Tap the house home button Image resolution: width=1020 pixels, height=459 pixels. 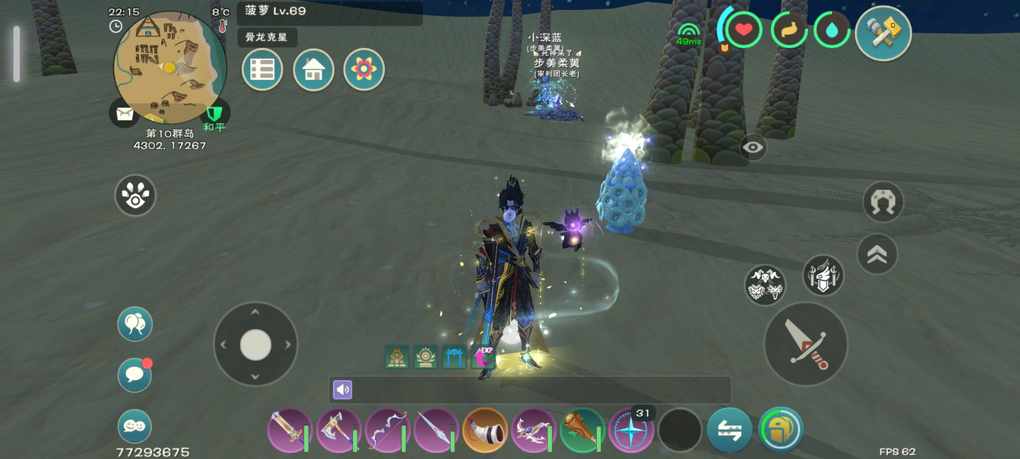click(x=313, y=69)
